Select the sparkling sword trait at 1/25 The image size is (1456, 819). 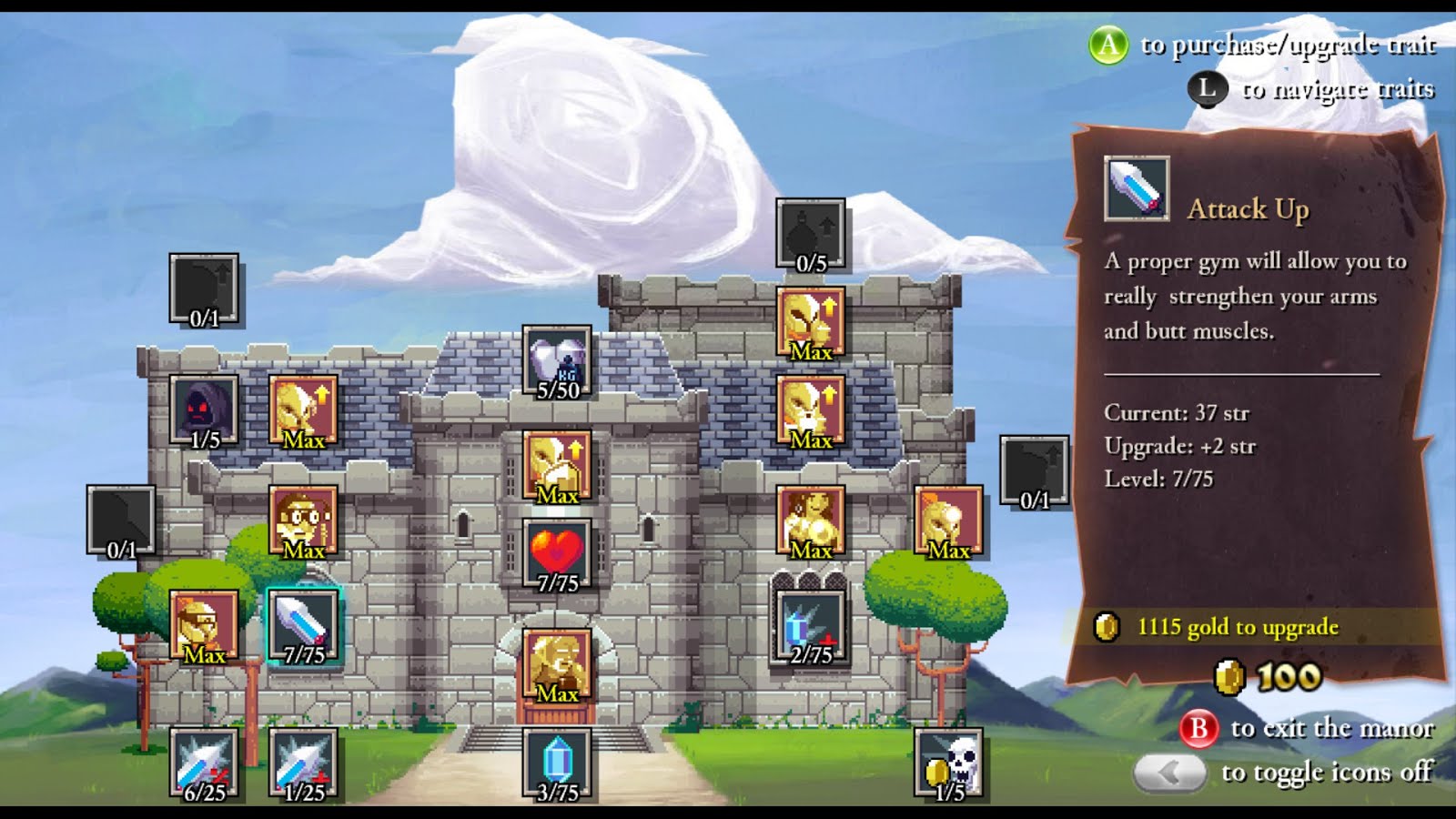coord(303,763)
